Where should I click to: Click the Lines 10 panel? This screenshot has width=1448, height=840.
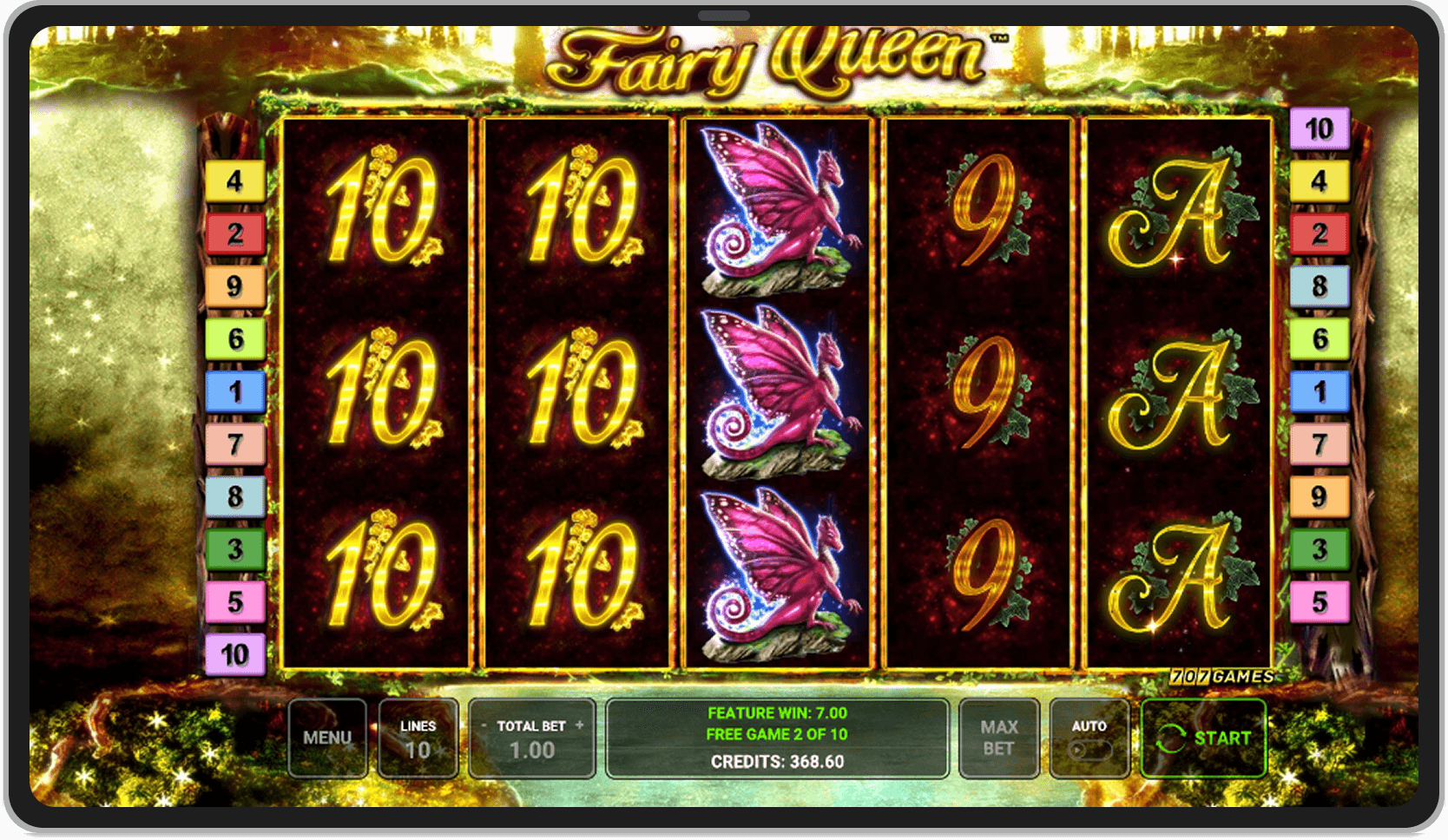click(x=418, y=737)
